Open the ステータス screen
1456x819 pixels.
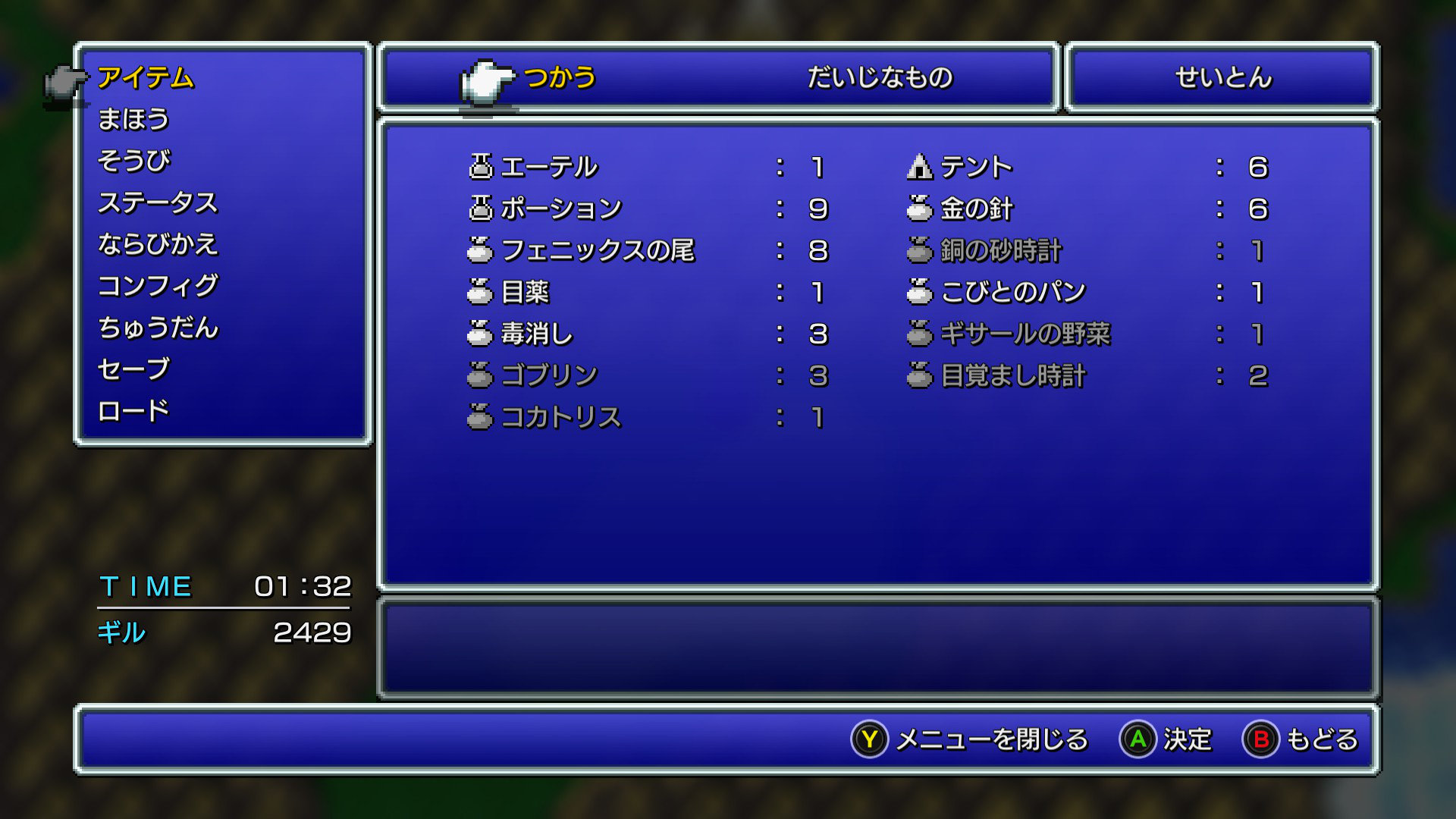[158, 202]
